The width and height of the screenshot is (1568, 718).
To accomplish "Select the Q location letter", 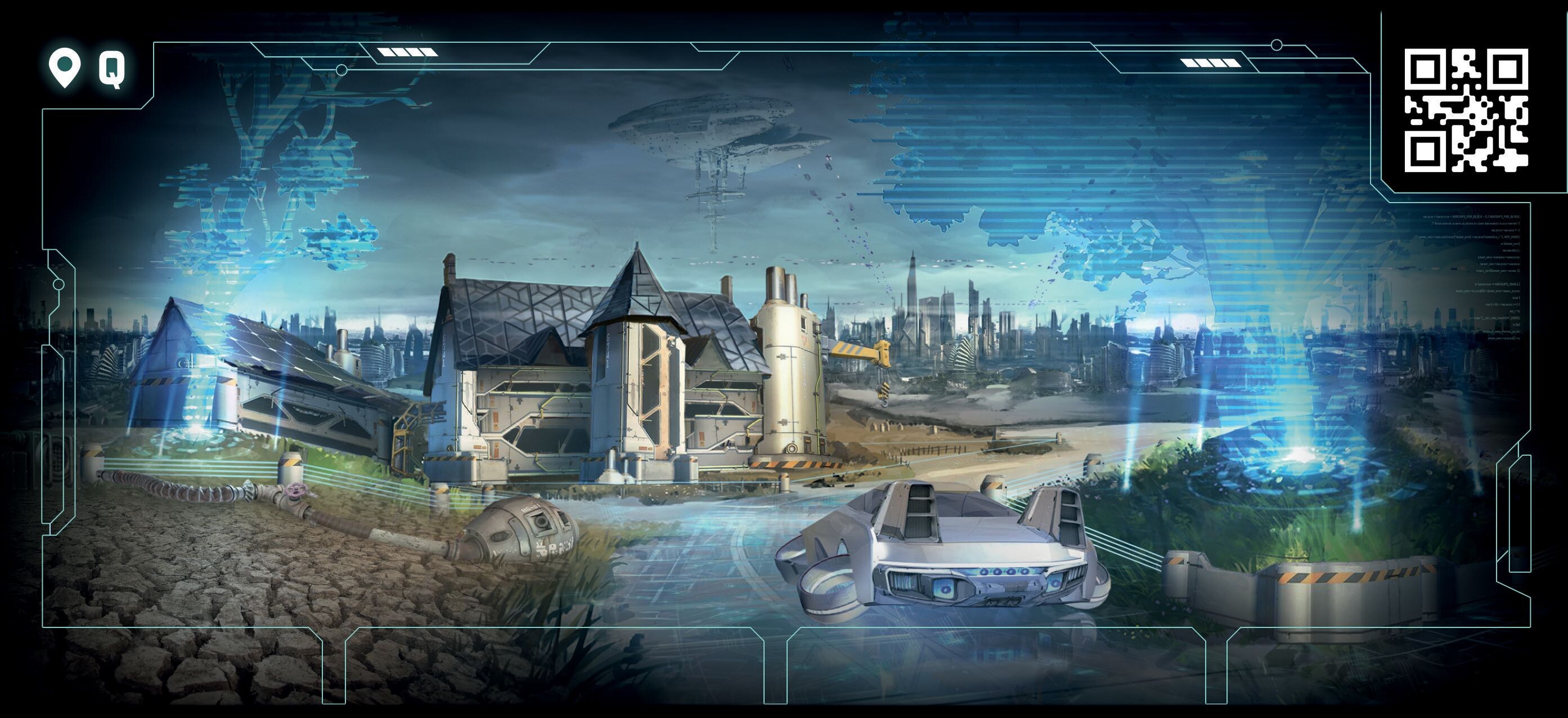I will tap(112, 69).
